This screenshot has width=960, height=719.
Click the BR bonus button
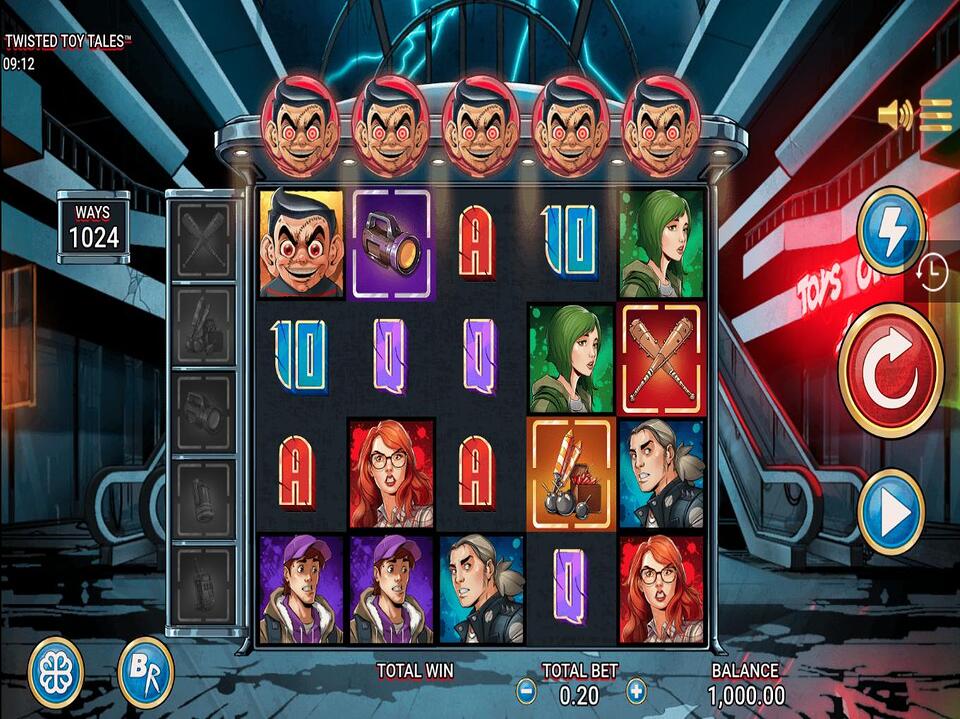pos(146,672)
